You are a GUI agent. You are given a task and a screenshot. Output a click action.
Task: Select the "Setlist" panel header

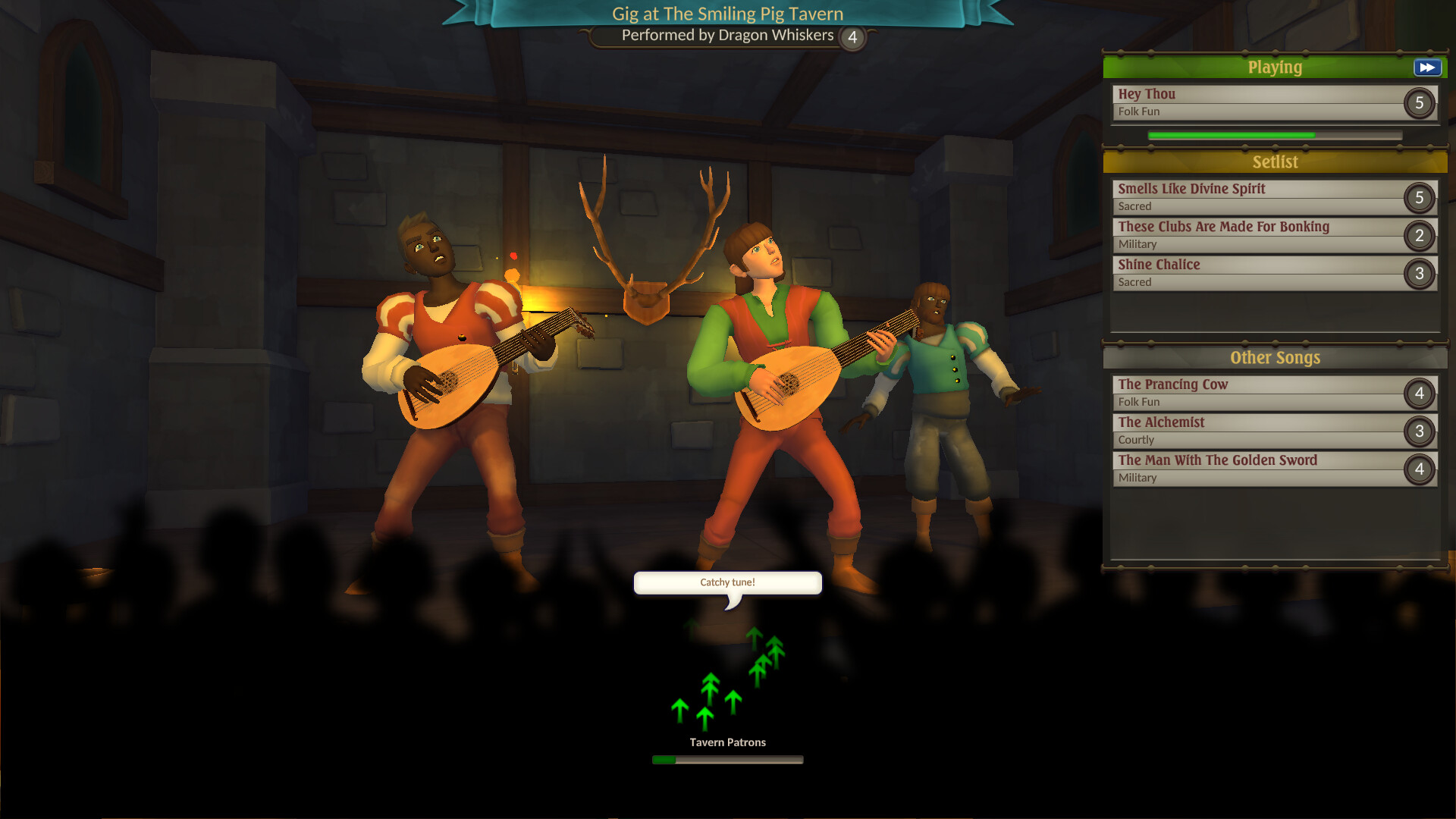[1274, 162]
